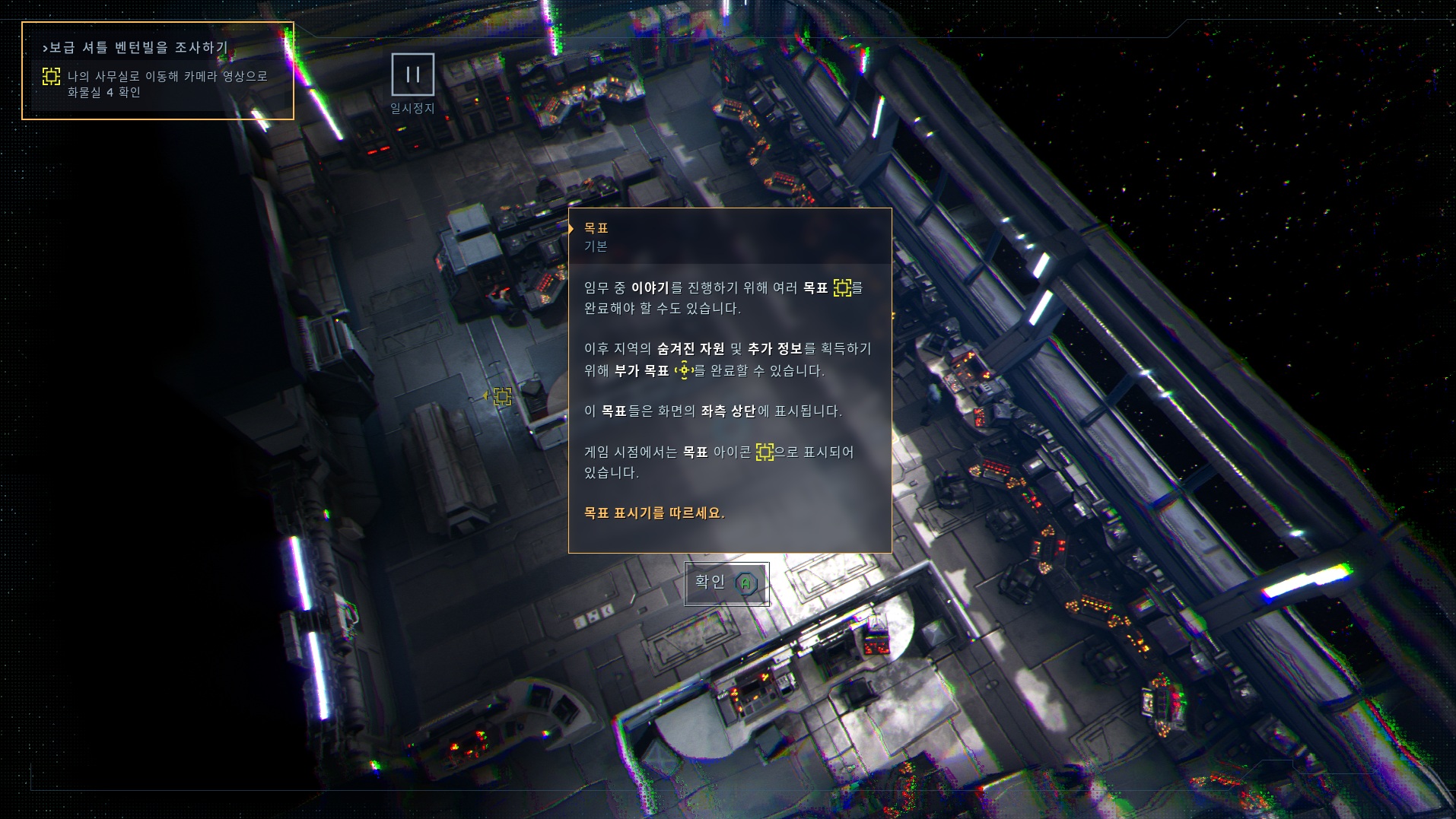Confirm the tutorial with the 확인 button
1456x819 pixels.
(726, 583)
